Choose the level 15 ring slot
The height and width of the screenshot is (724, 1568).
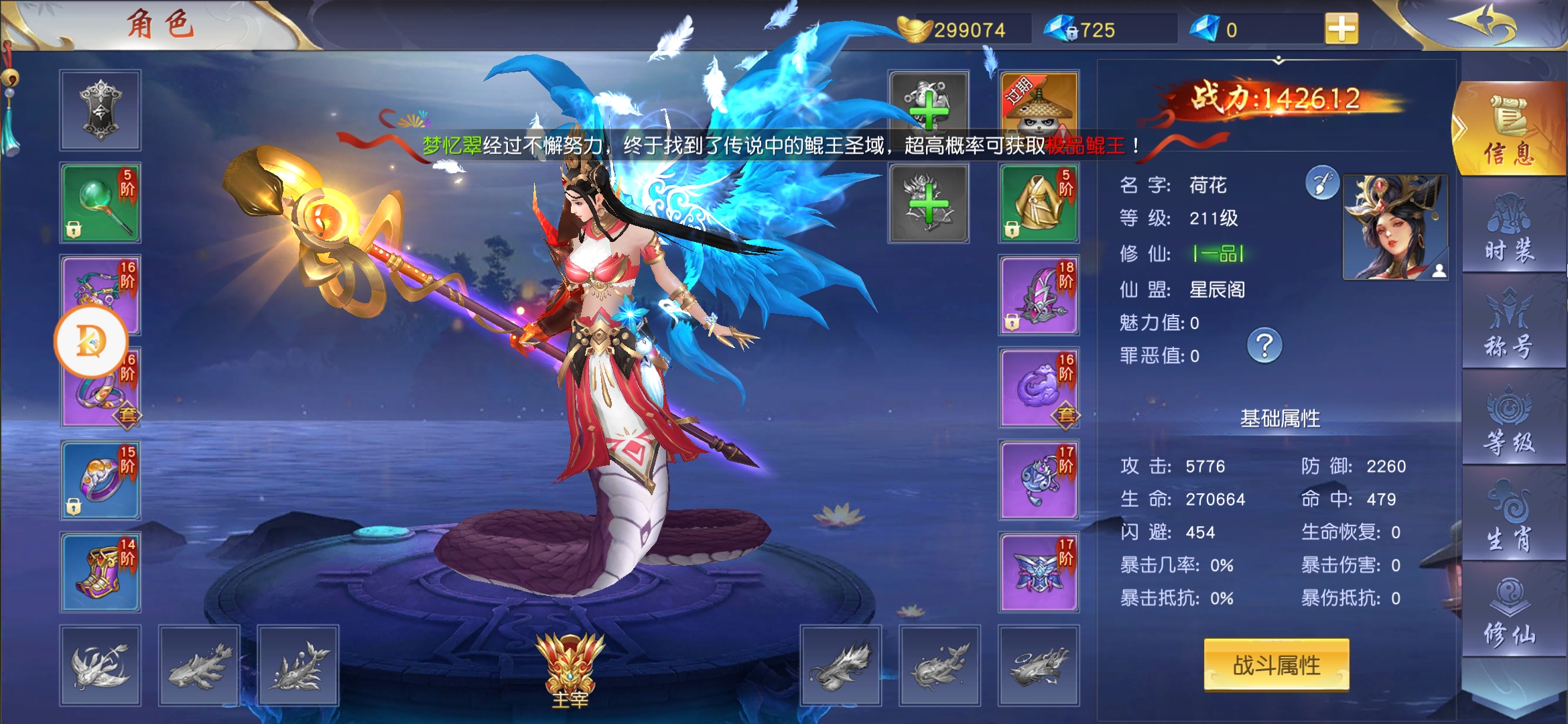point(101,480)
